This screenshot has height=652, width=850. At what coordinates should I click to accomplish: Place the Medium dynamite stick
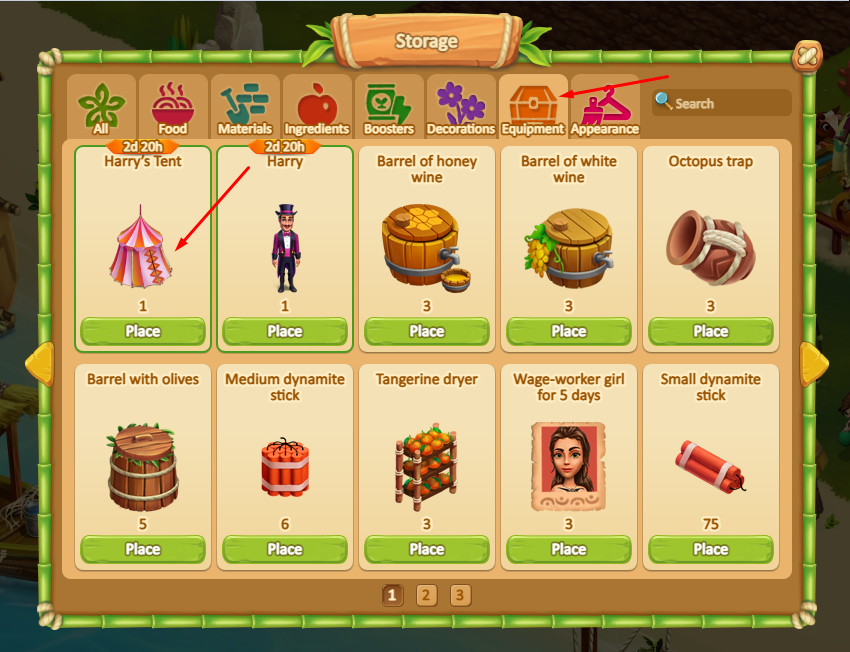(285, 549)
